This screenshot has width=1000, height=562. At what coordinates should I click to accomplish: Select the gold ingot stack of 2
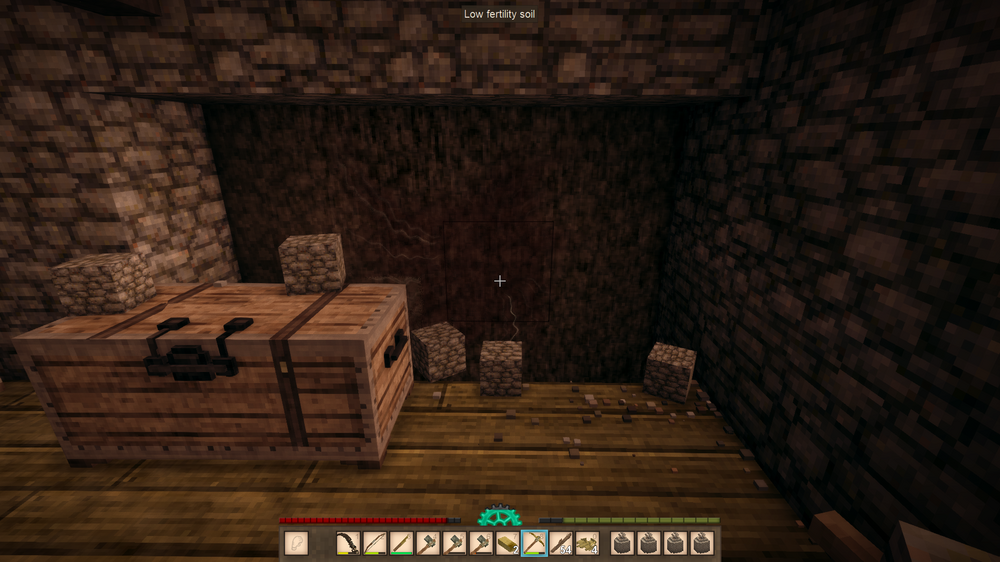click(x=508, y=543)
